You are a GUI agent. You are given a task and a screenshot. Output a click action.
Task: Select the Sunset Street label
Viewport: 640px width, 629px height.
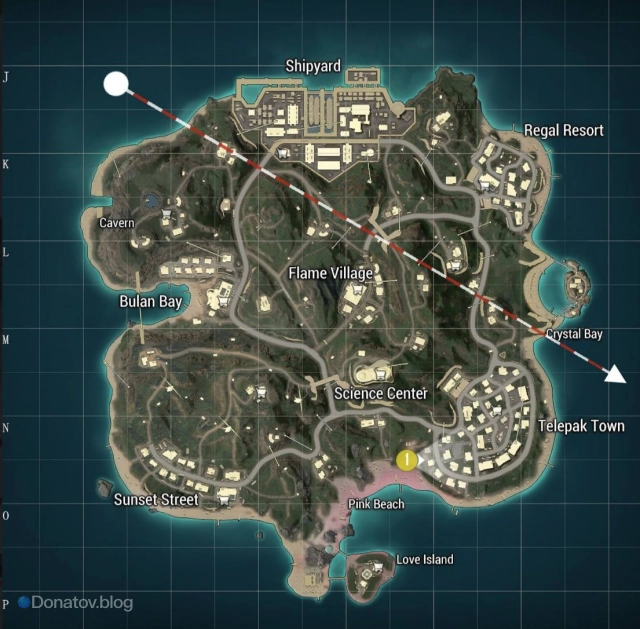pos(155,499)
